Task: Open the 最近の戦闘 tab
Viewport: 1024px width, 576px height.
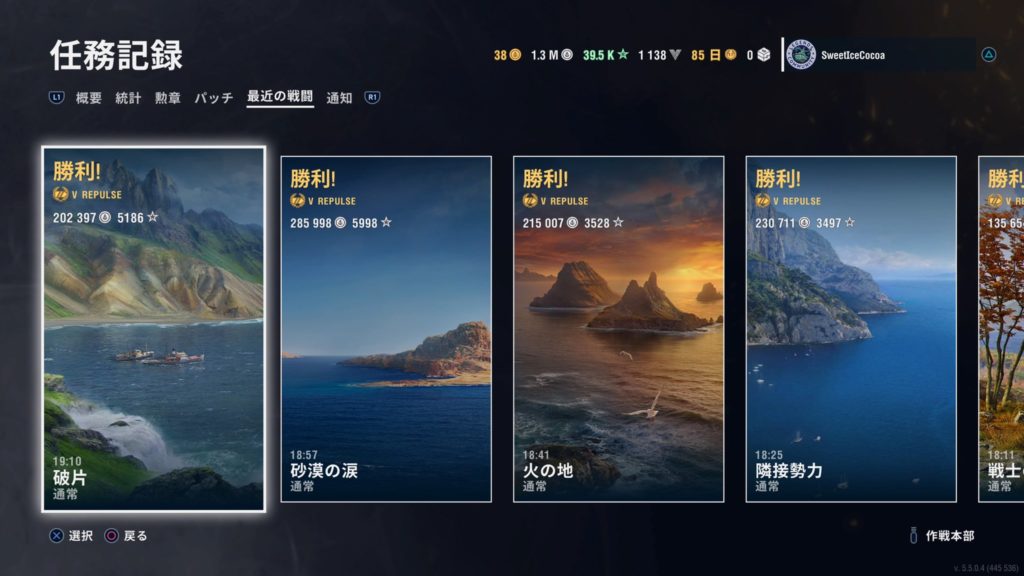Action: (280, 98)
